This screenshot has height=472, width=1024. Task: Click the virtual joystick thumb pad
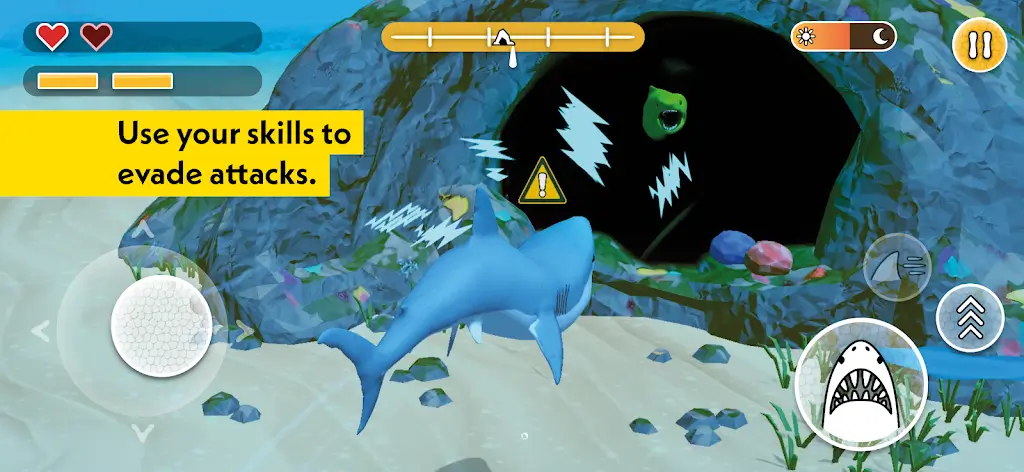tap(161, 322)
